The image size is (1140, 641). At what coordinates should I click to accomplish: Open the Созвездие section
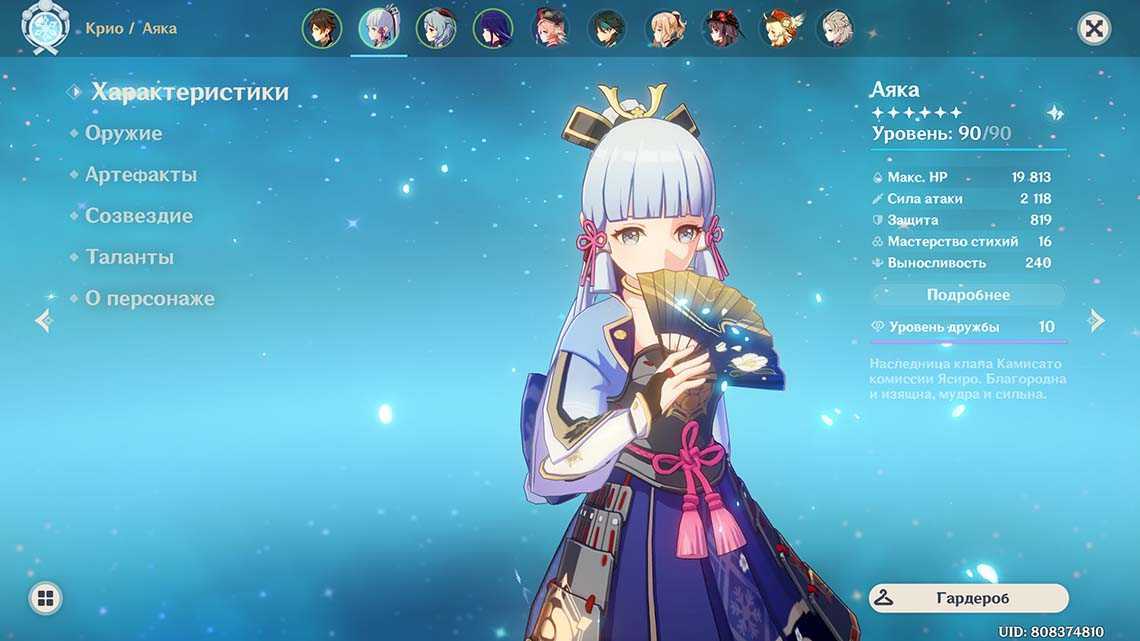pyautogui.click(x=138, y=216)
